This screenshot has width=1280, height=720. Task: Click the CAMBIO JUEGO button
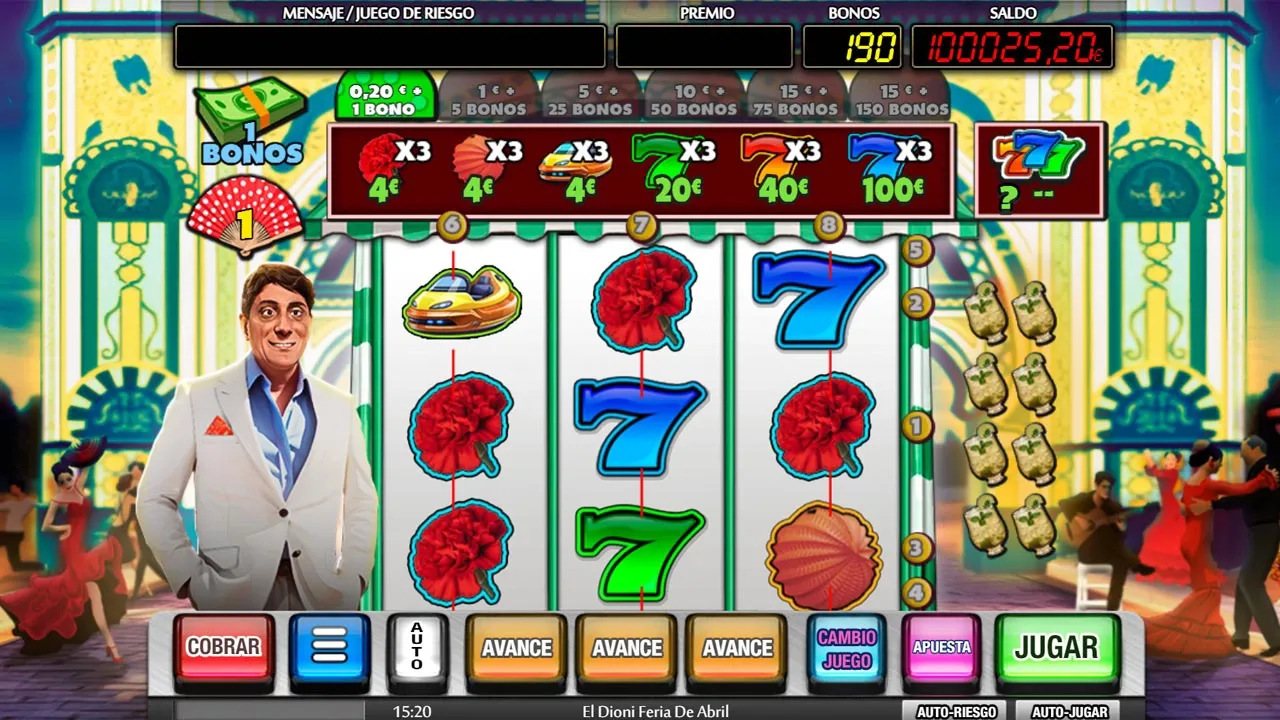(x=846, y=648)
